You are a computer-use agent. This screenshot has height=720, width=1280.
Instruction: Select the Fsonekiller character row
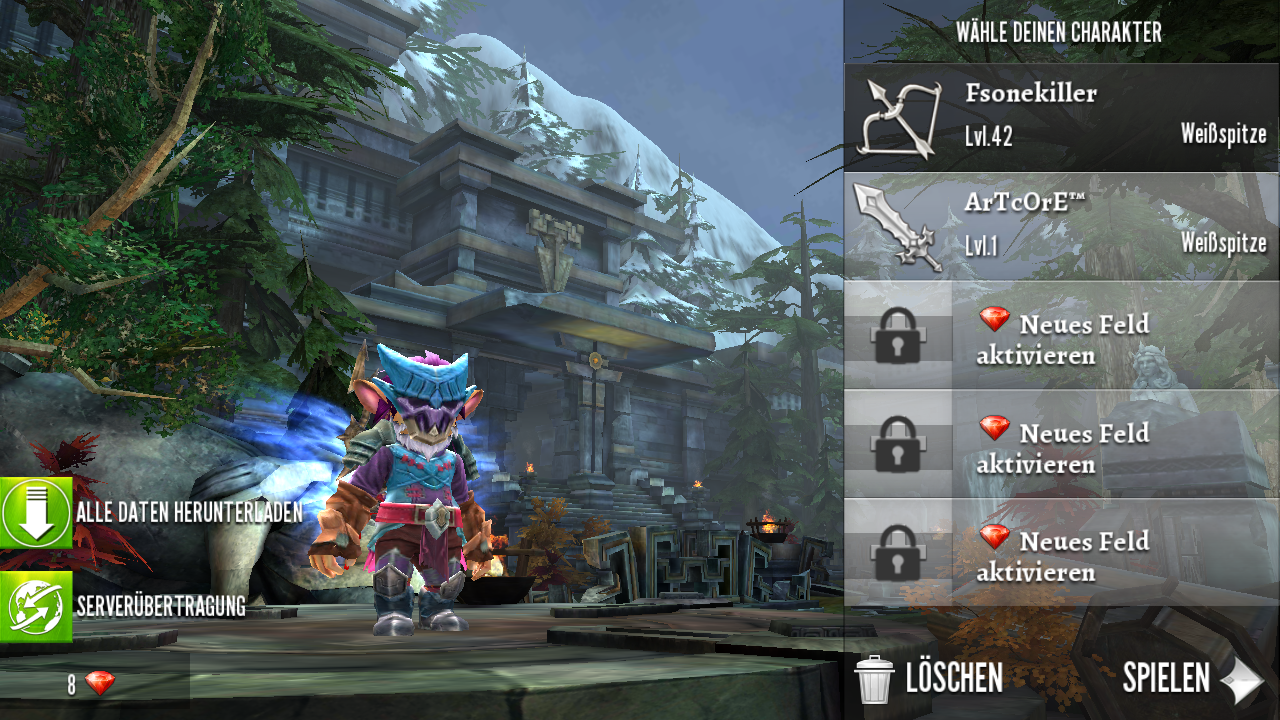pyautogui.click(x=1061, y=118)
